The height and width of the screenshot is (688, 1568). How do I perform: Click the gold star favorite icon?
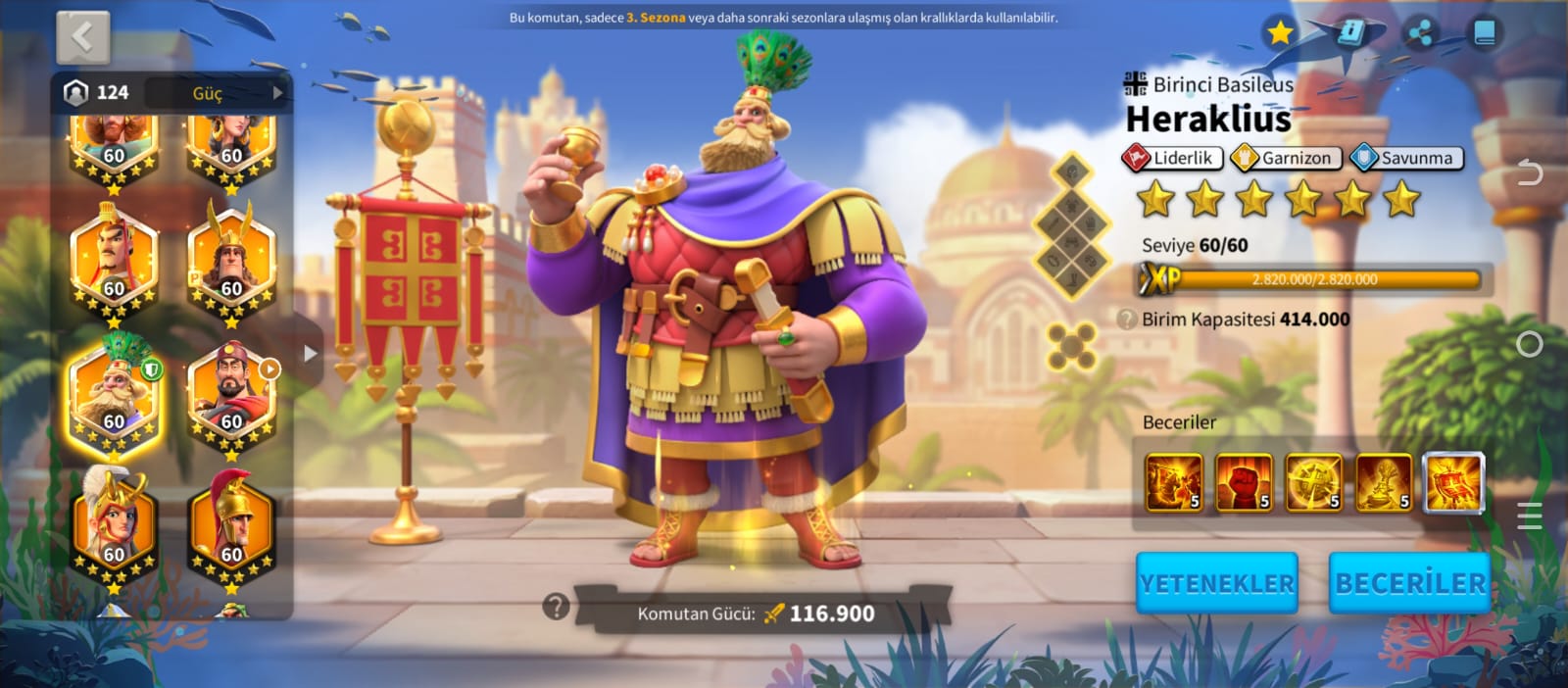pyautogui.click(x=1279, y=33)
